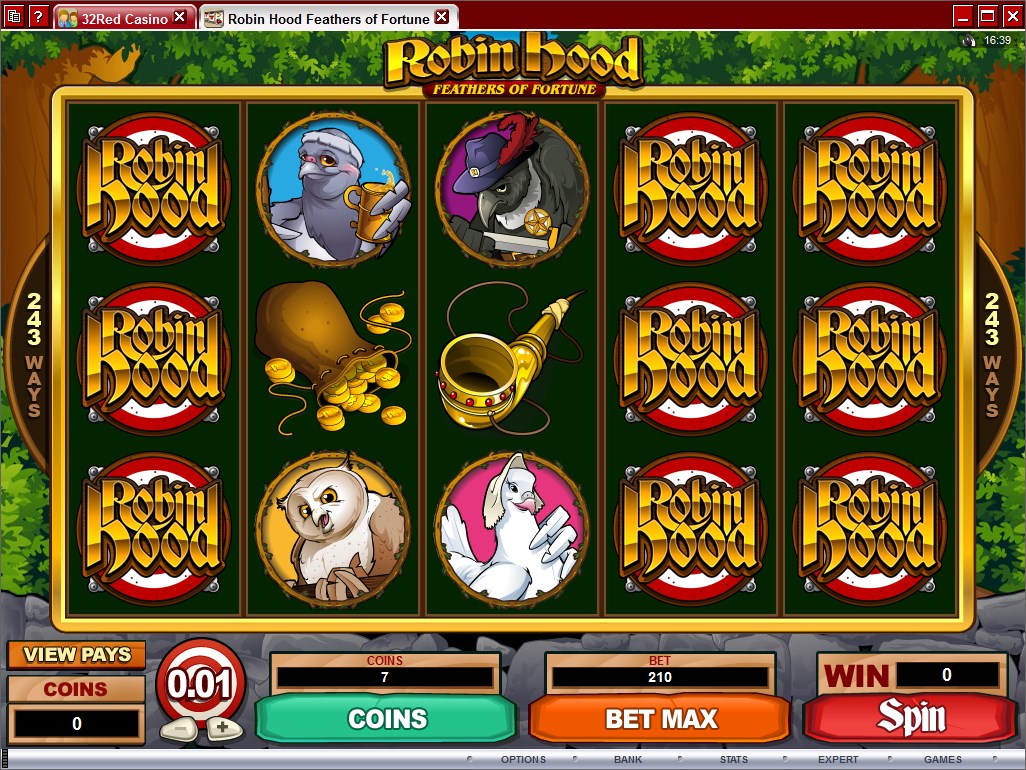Click the orange Bet Max button

(x=661, y=718)
